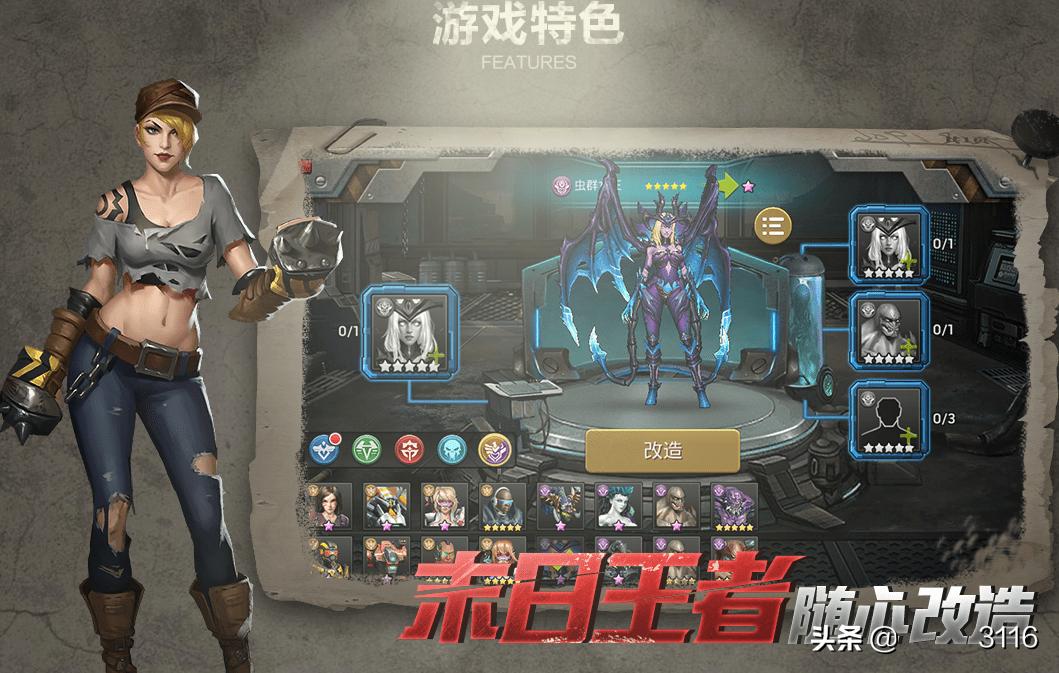
Task: Select the bald brute material slot
Action: [889, 329]
